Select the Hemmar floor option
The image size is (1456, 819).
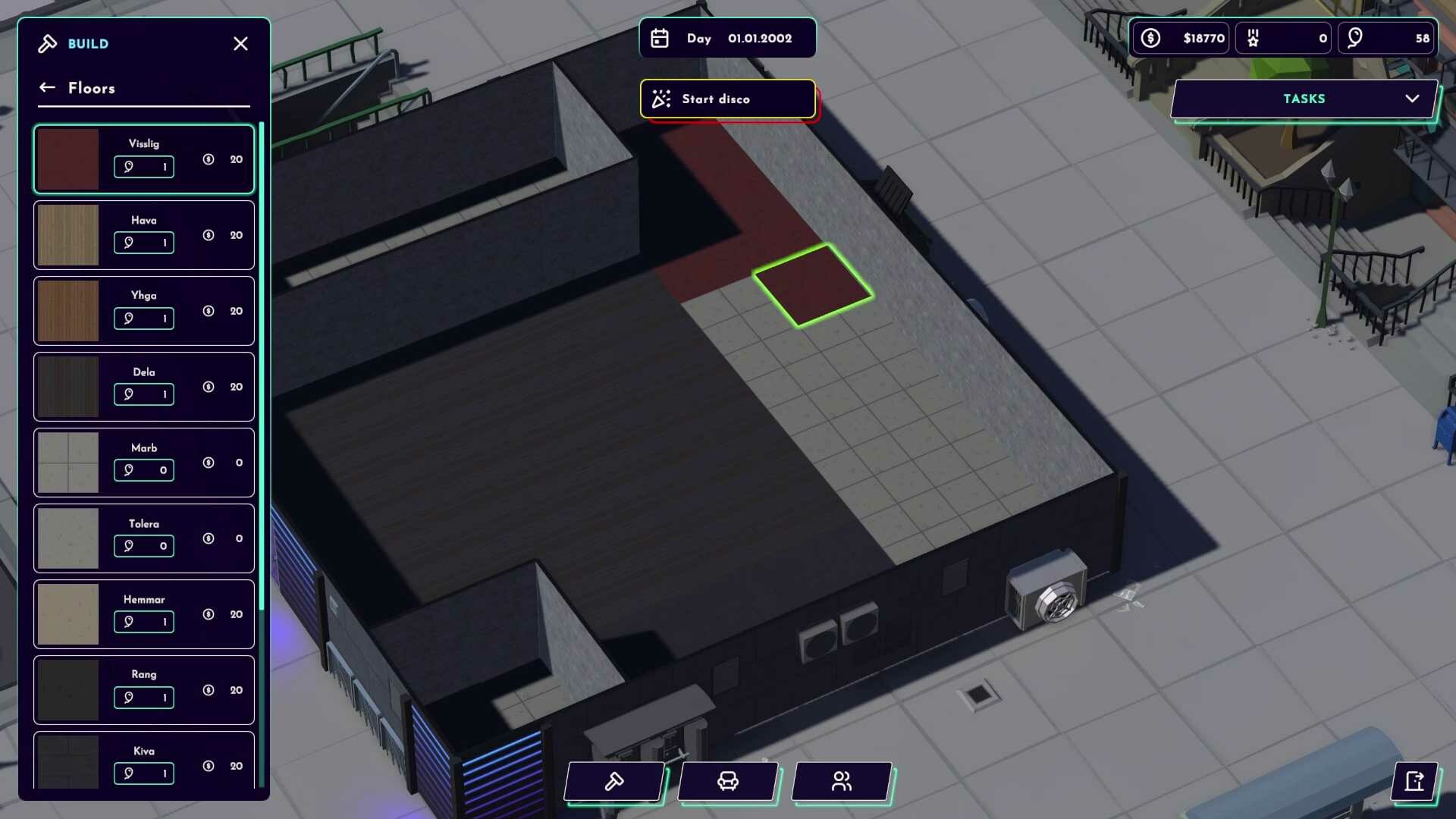pyautogui.click(x=143, y=614)
